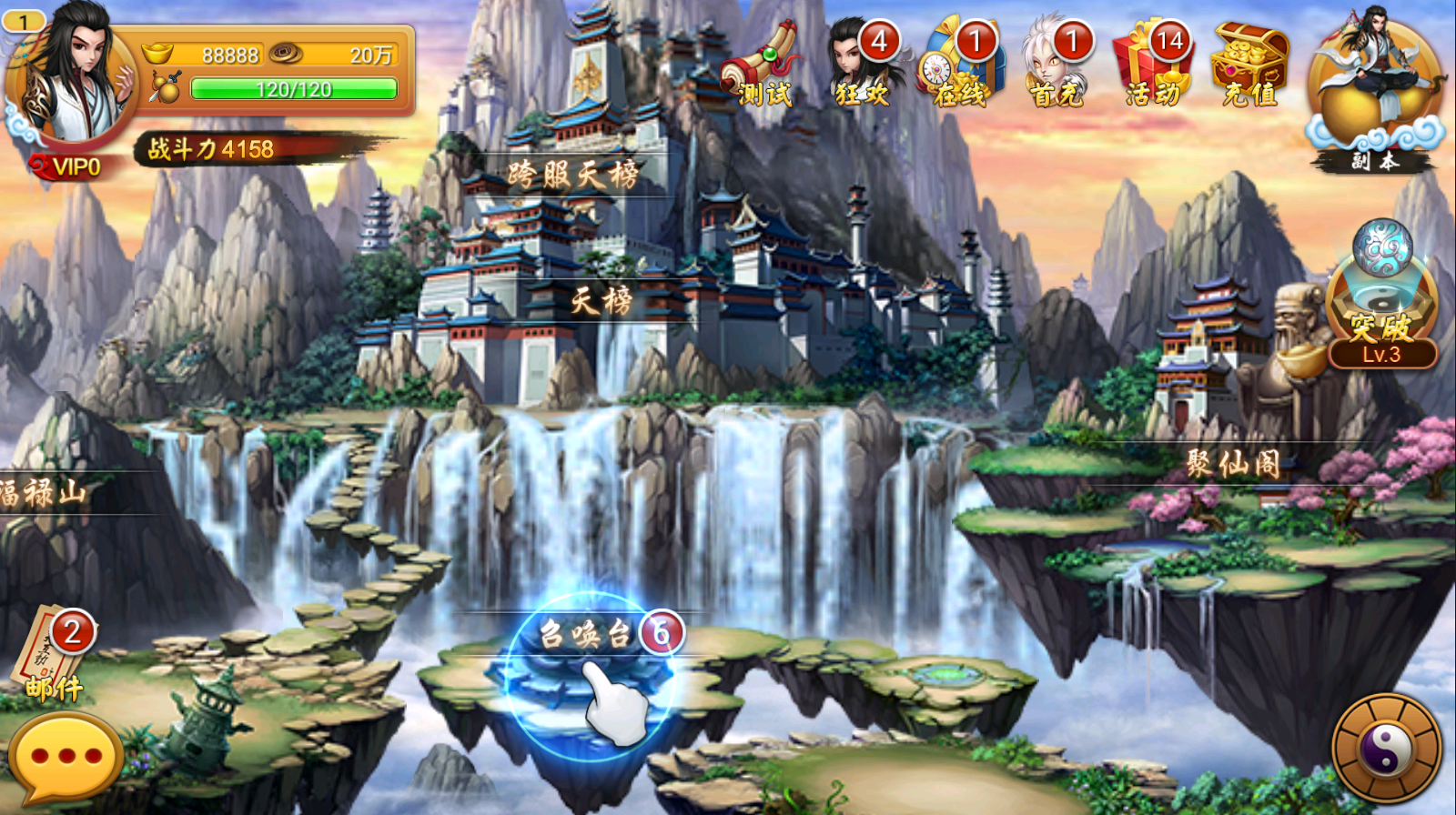Open the 首充 first recharge offer
The image size is (1456, 815).
[x=1056, y=65]
